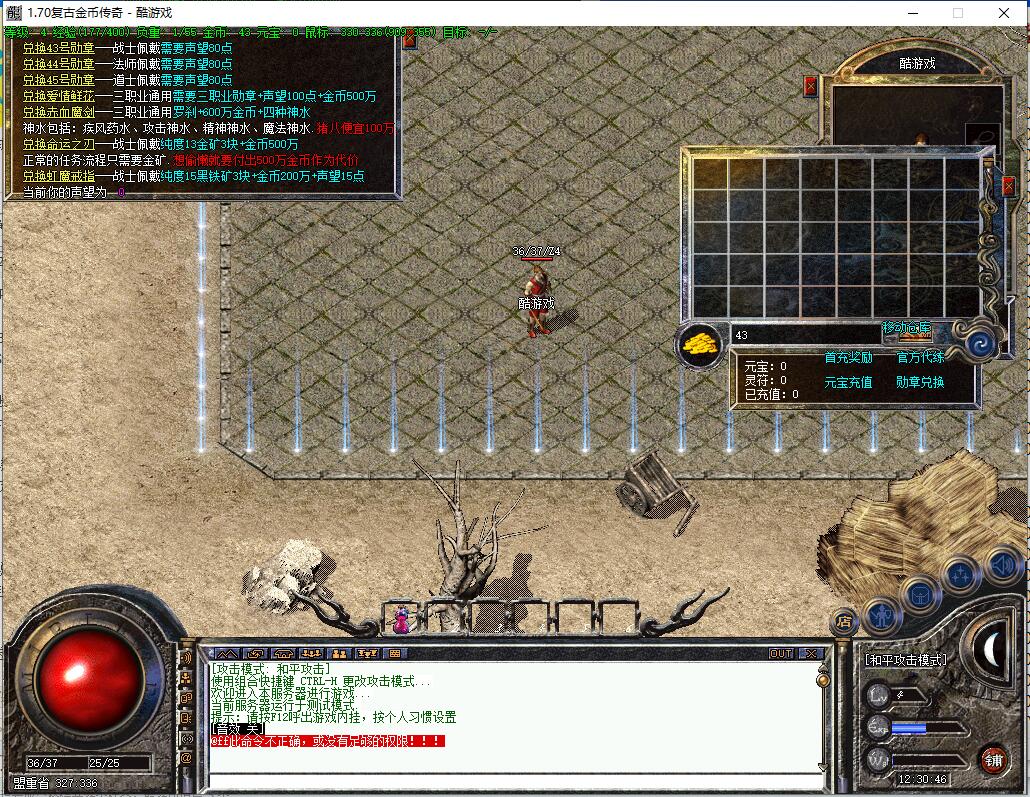1030x797 pixels.
Task: Maximize the game window
Action: pos(958,13)
